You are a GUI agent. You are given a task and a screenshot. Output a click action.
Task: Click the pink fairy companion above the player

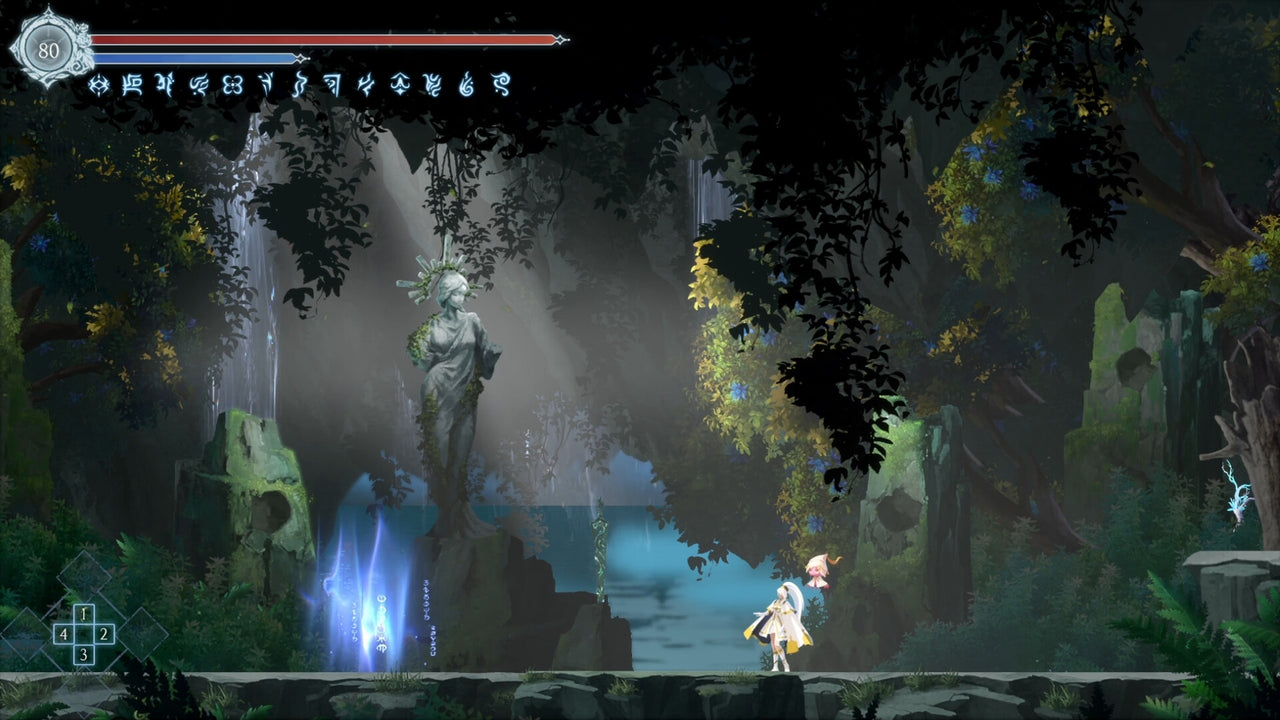coord(816,570)
